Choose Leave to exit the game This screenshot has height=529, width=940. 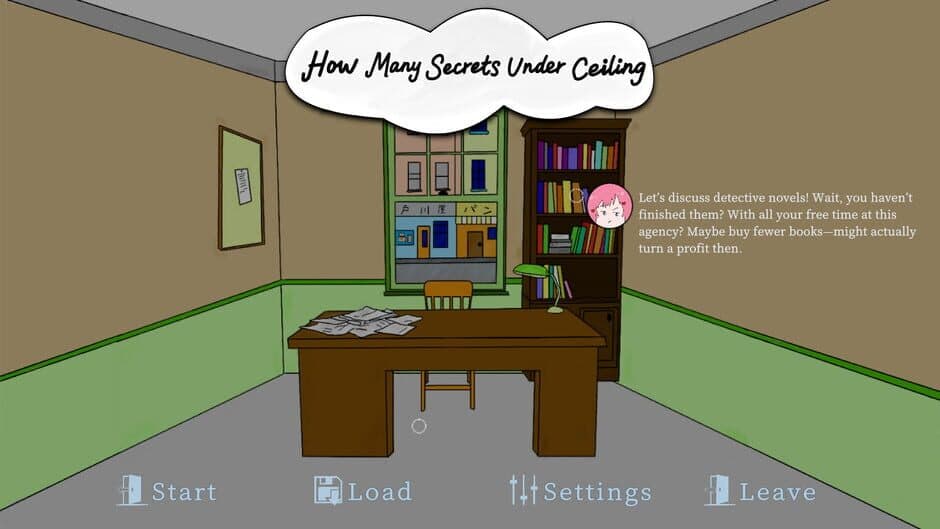tap(761, 491)
